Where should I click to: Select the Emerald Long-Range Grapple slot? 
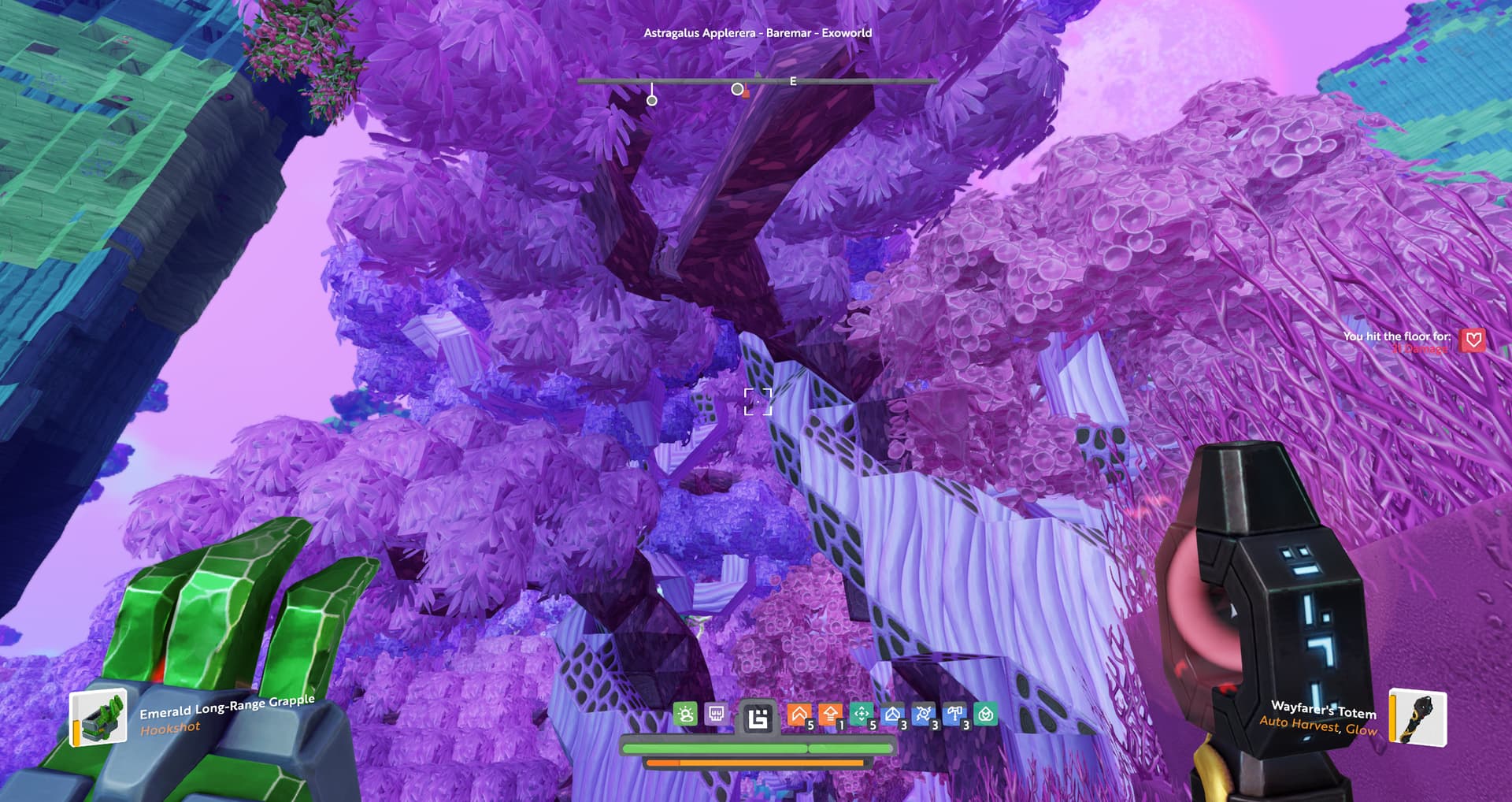99,716
